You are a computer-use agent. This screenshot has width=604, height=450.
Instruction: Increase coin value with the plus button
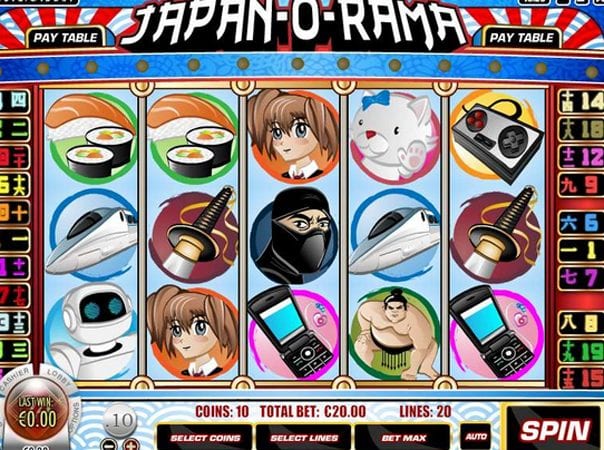(132, 443)
